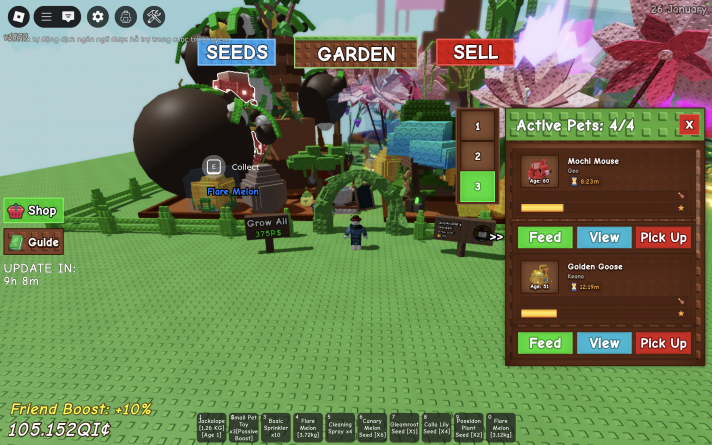Open the gear settings icon
This screenshot has height=445, width=712.
tap(97, 16)
